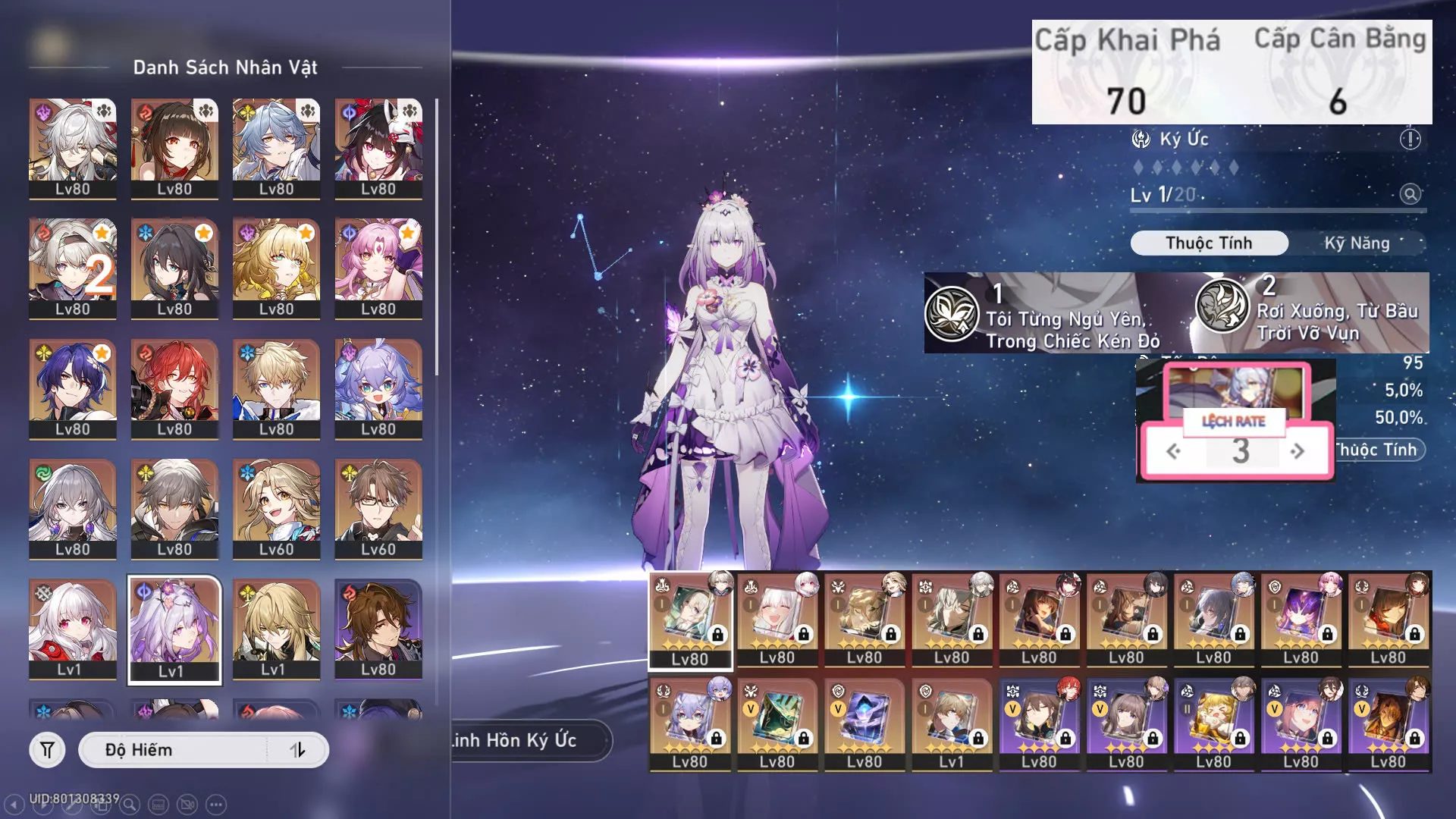The height and width of the screenshot is (819, 1456).
Task: Click the Lệch Rate right arrow
Action: point(1298,451)
